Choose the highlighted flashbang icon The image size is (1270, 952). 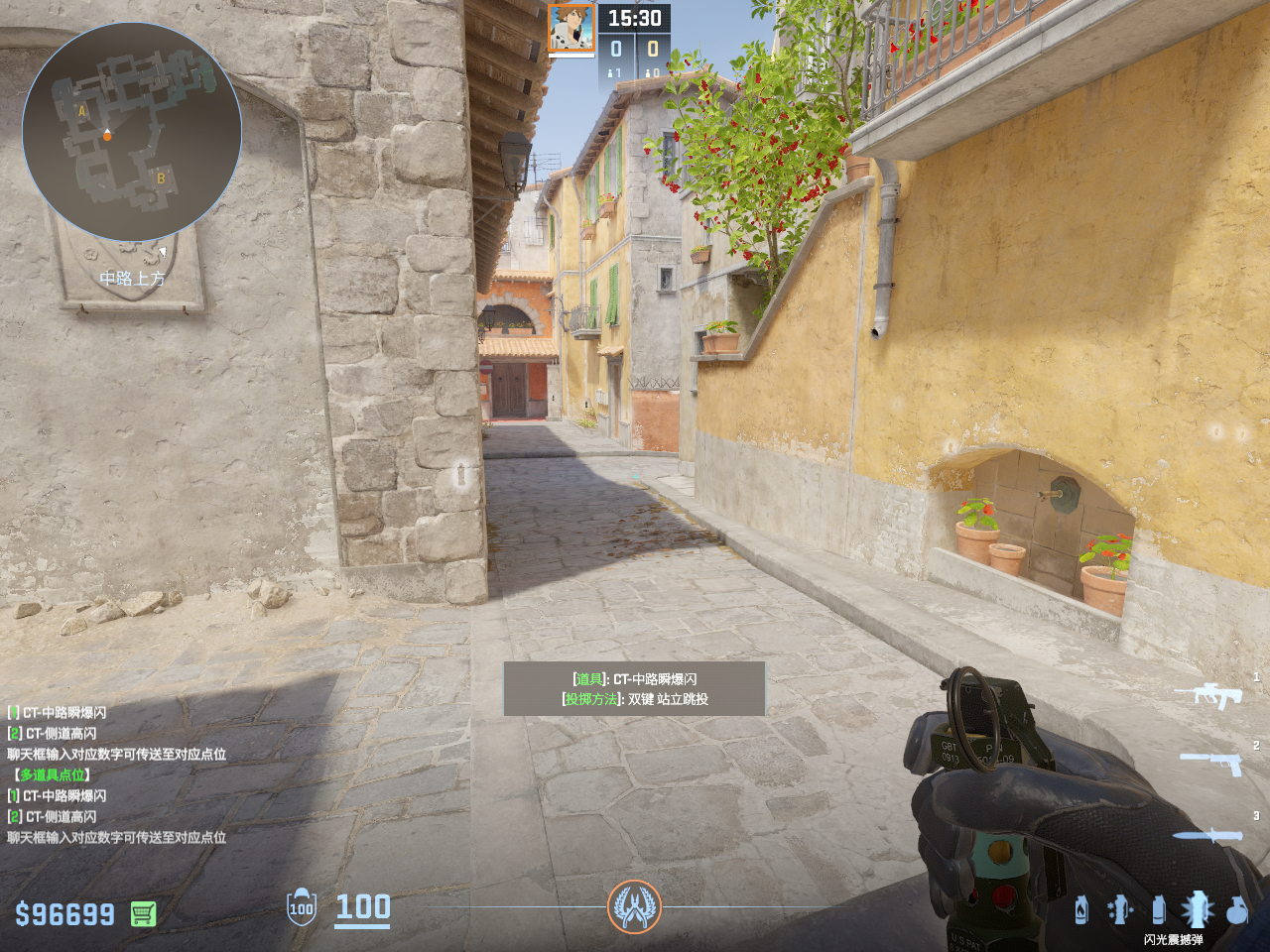[1197, 908]
